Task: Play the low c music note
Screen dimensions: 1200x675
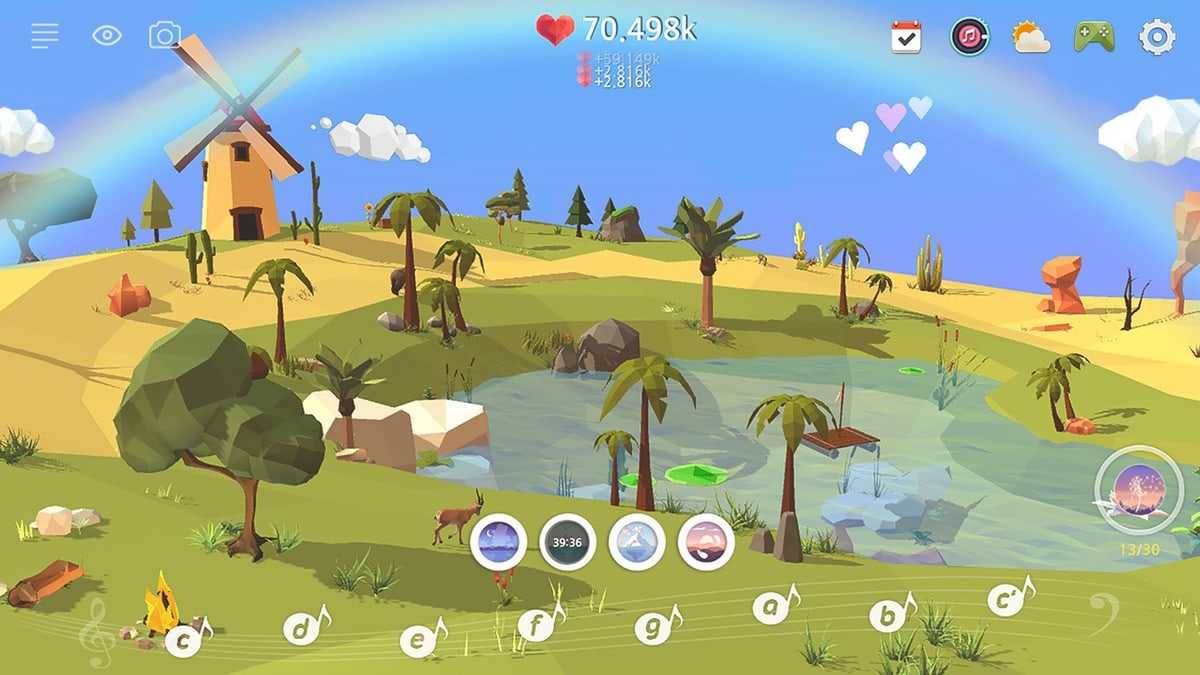Action: (x=184, y=640)
